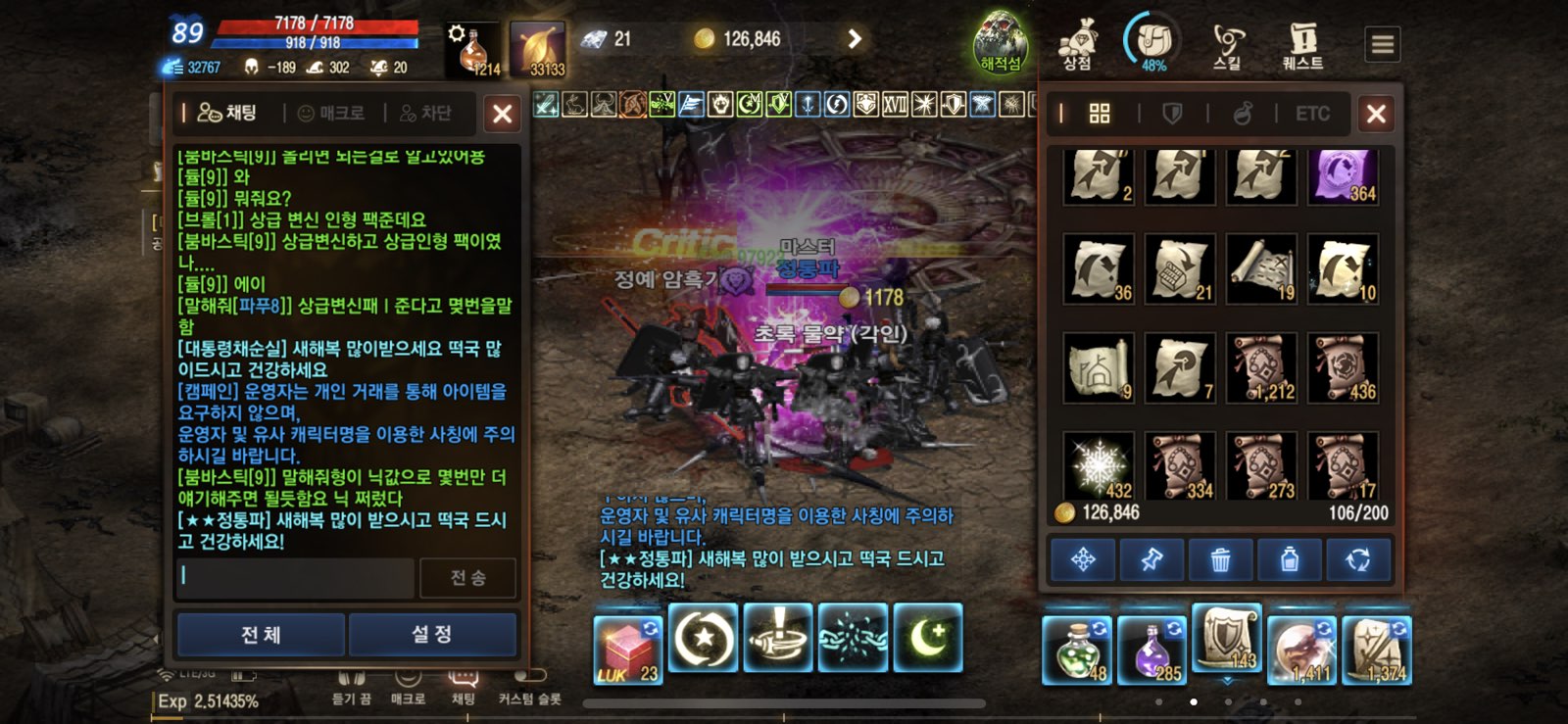Click the trash icon to delete inventory items

(x=1220, y=558)
